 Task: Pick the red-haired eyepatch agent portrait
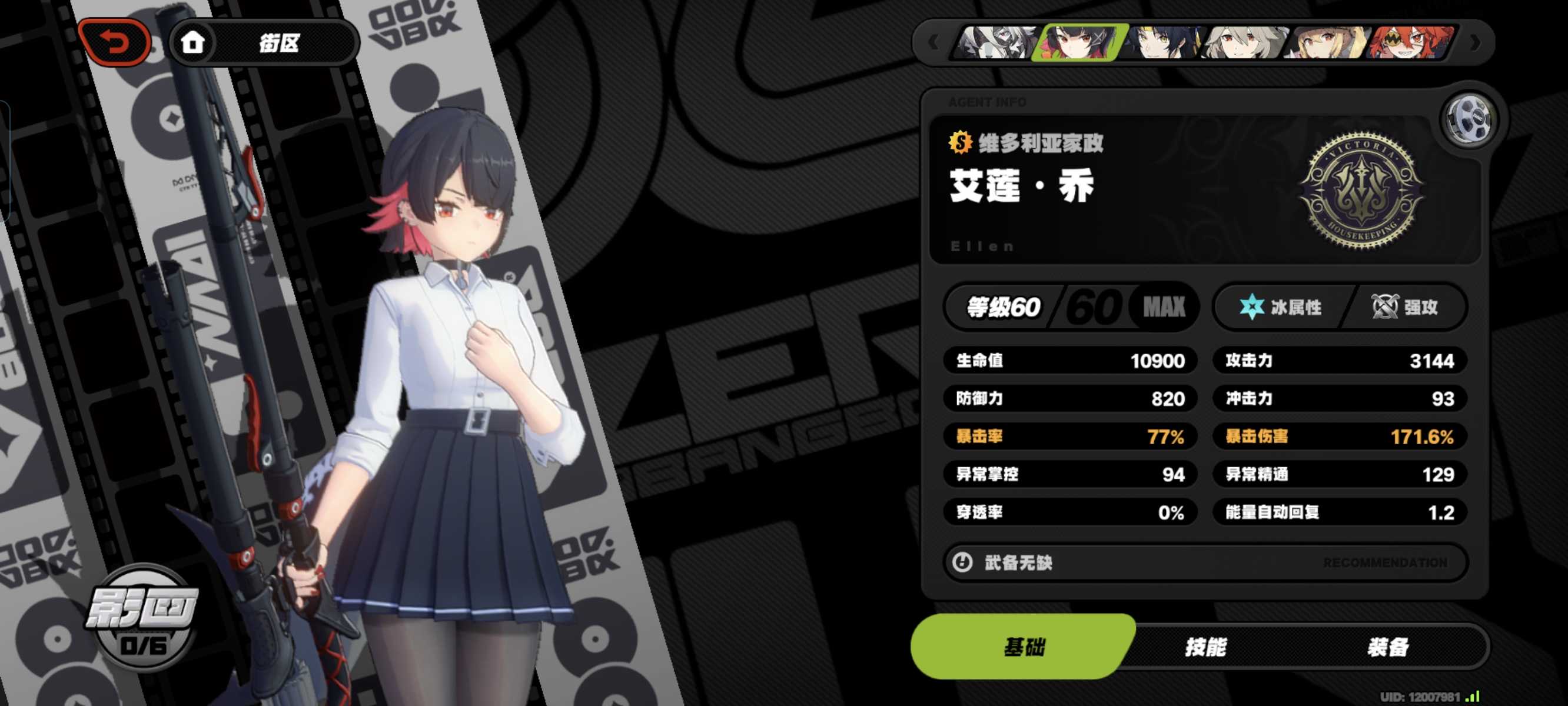coord(1410,42)
